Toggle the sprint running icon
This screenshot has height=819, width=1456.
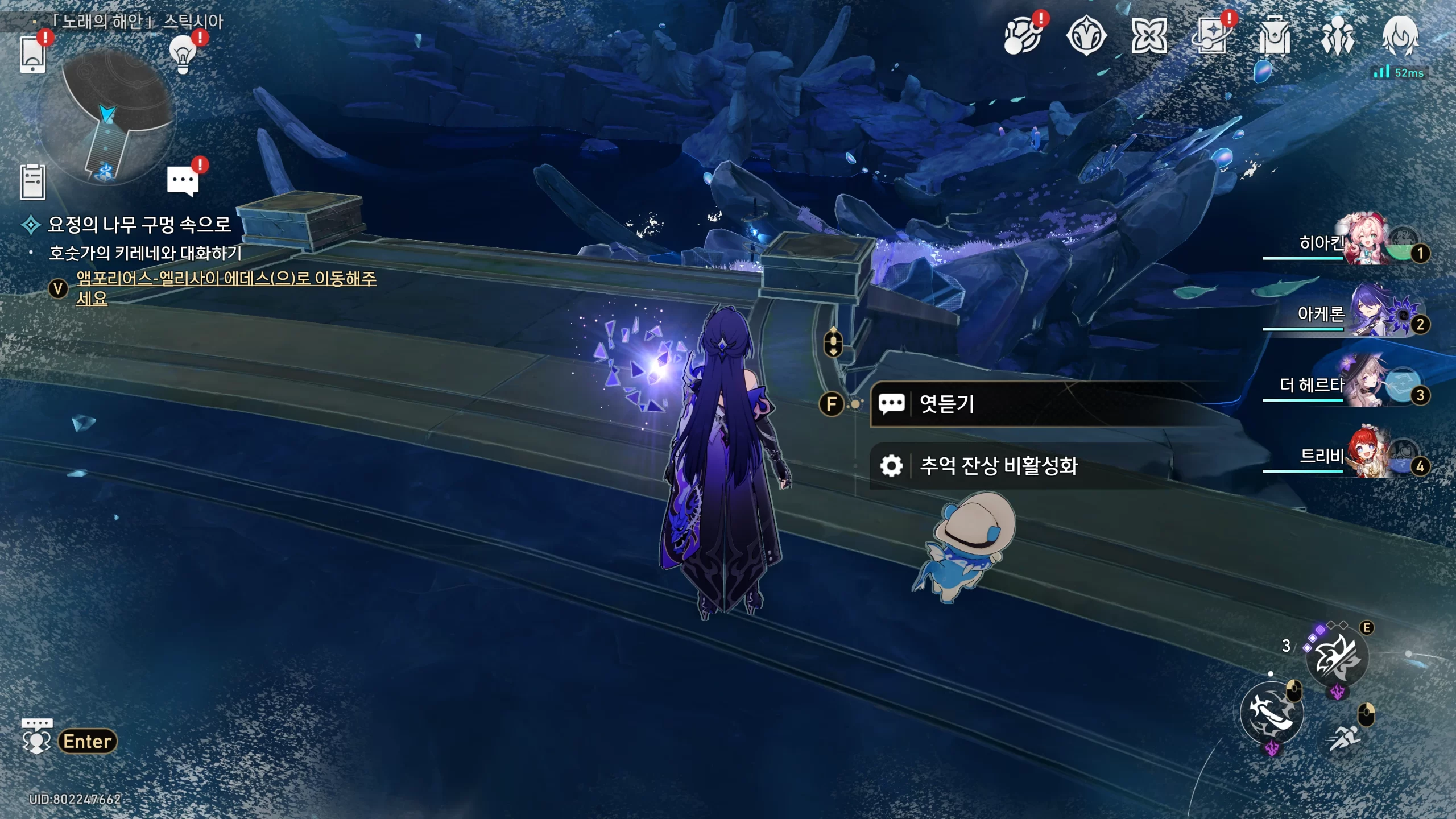1345,738
